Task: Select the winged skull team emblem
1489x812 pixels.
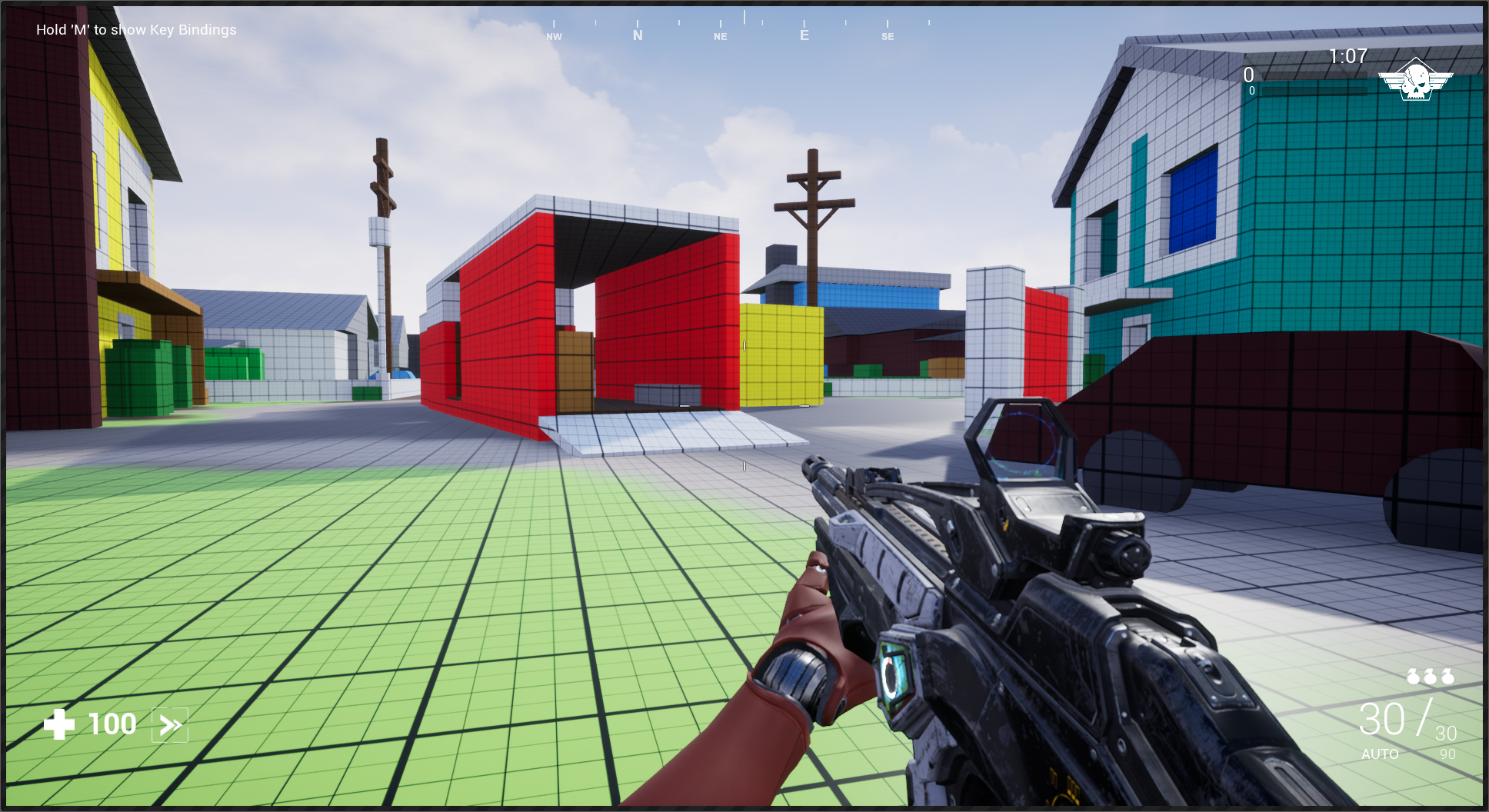Action: 1415,79
